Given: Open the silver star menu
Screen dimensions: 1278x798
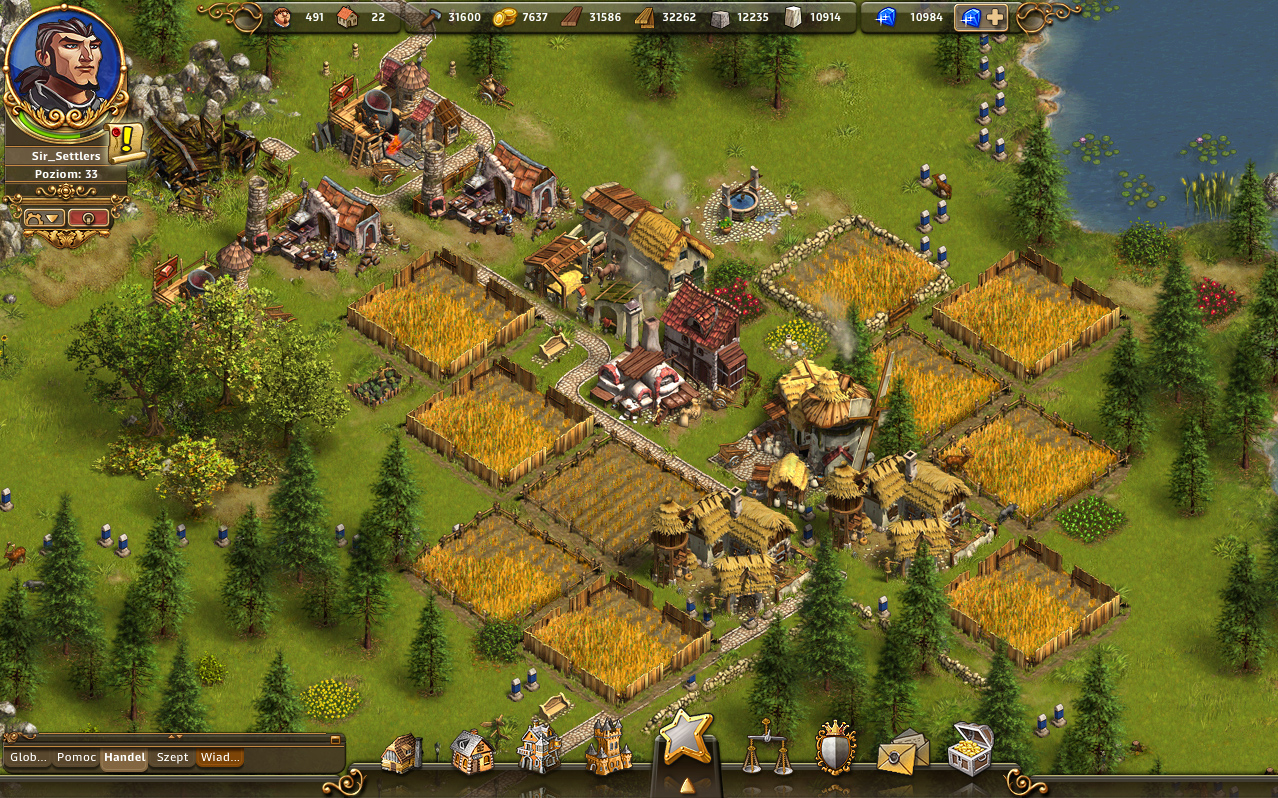Looking at the screenshot, I should click(686, 738).
